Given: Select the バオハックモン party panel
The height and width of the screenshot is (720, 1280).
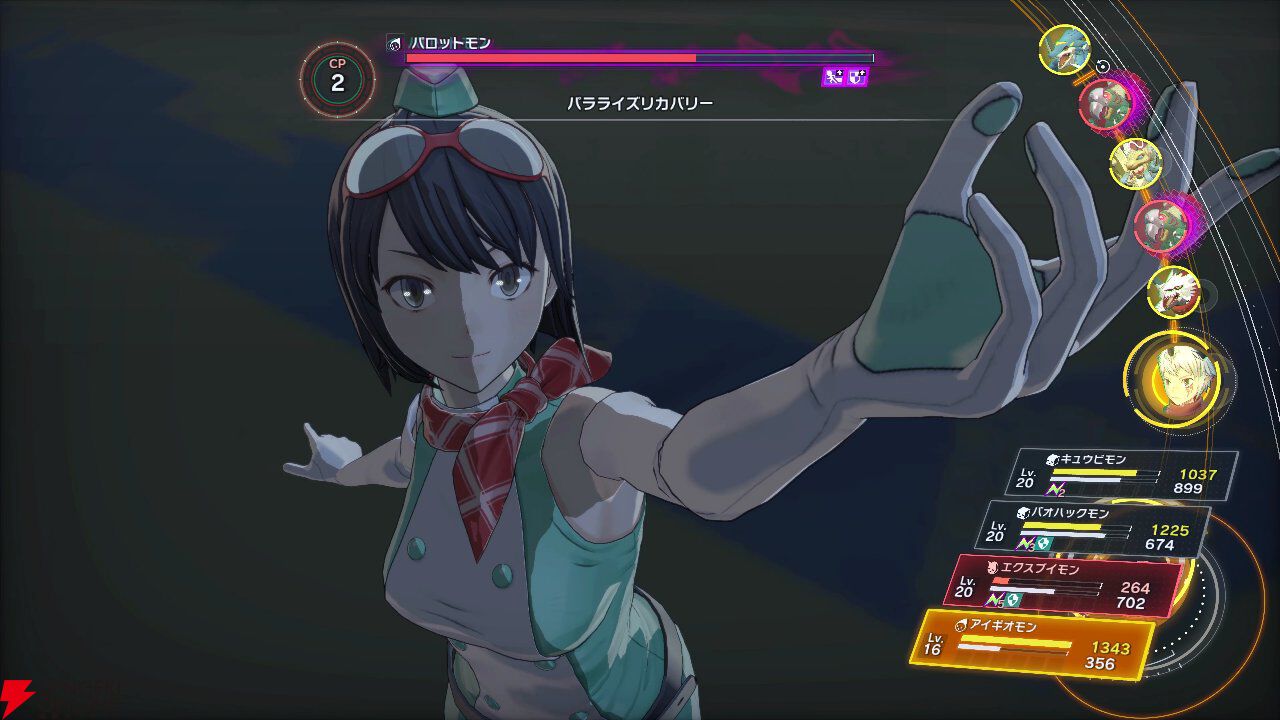Looking at the screenshot, I should click(x=1094, y=528).
